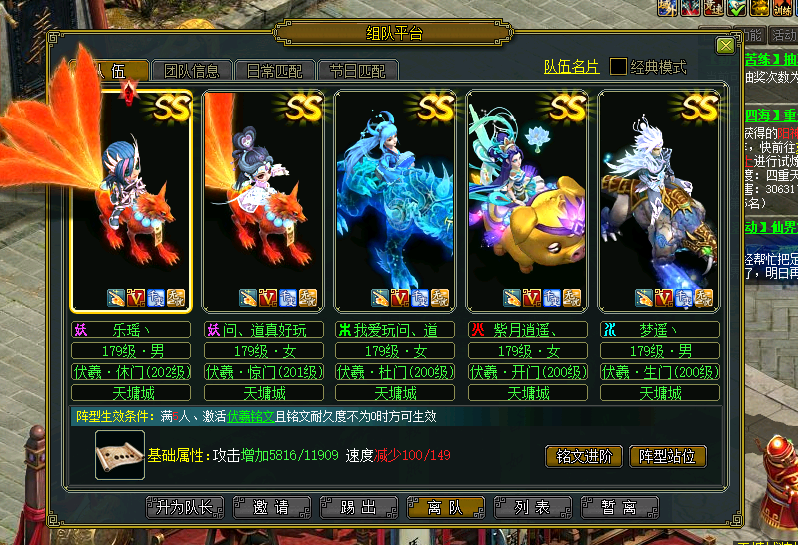Choose team member 紫月逍遥丶 card
The width and height of the screenshot is (798, 545).
click(527, 200)
